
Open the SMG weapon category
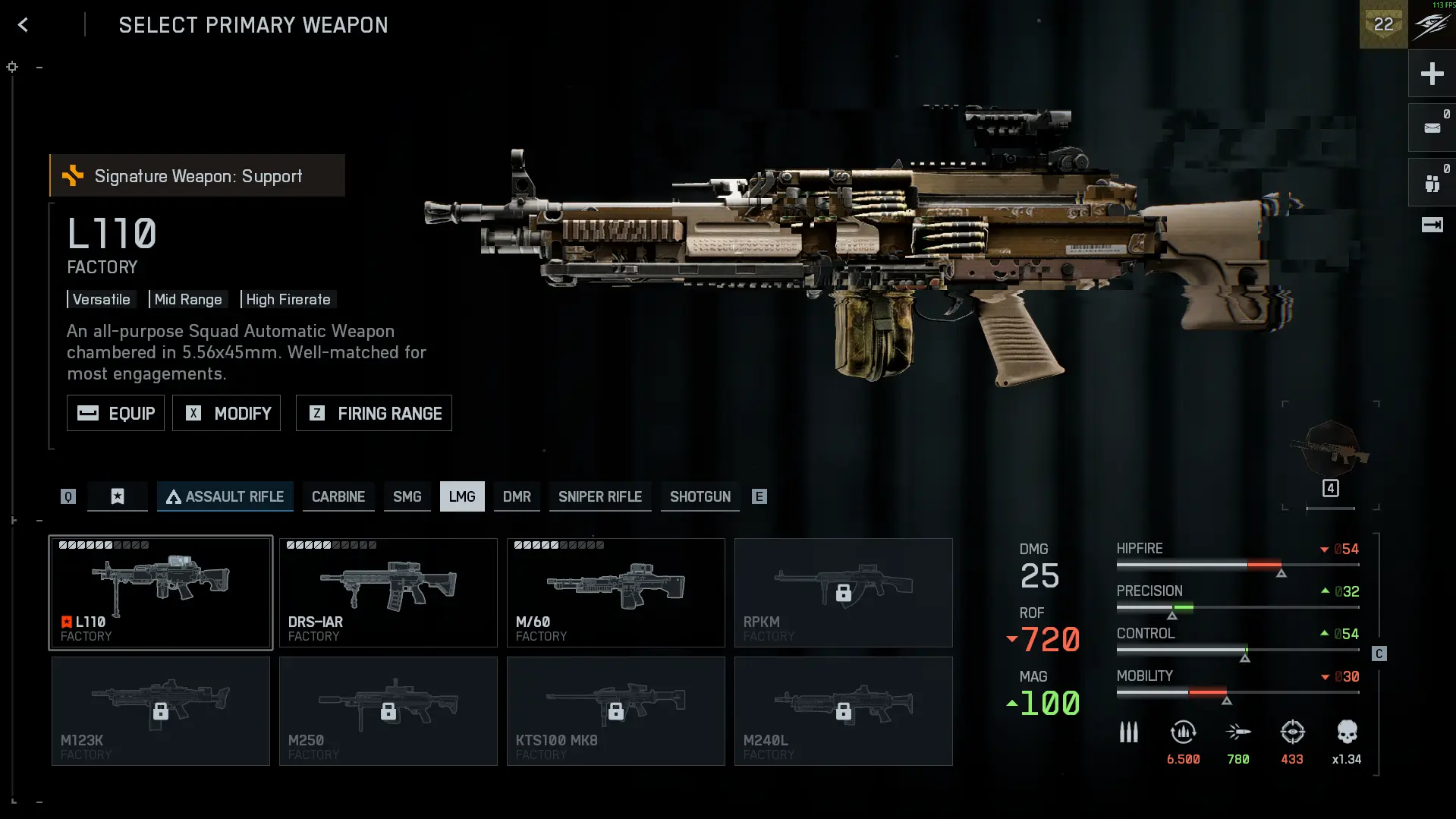pyautogui.click(x=407, y=496)
